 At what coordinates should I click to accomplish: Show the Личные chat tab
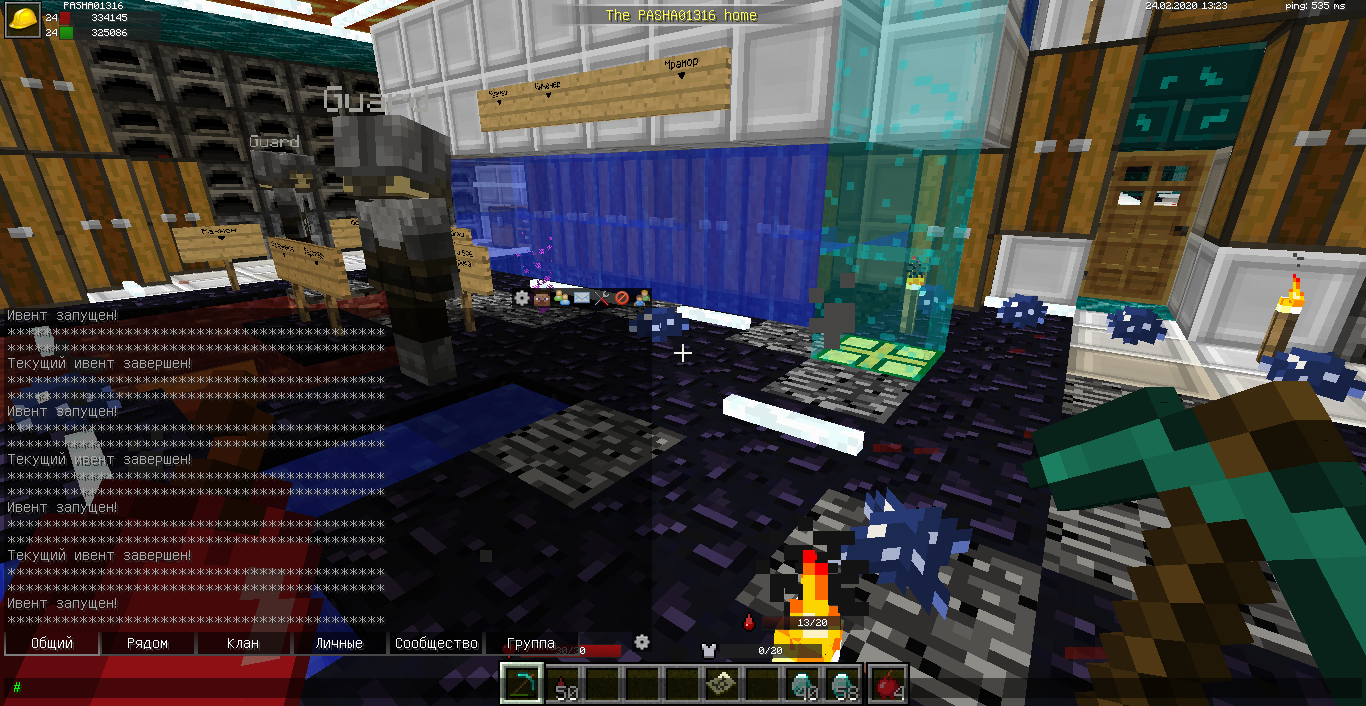coord(339,643)
